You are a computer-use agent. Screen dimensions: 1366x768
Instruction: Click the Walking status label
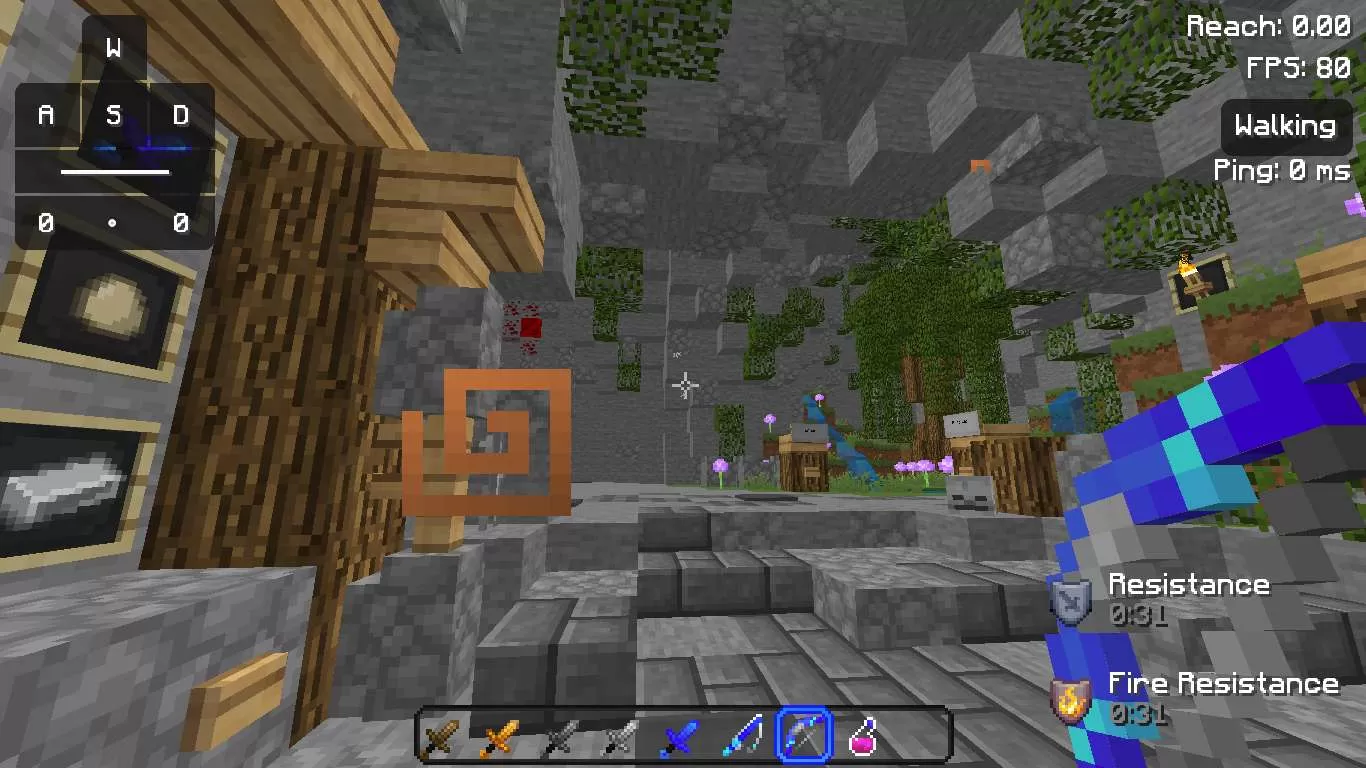(1285, 126)
